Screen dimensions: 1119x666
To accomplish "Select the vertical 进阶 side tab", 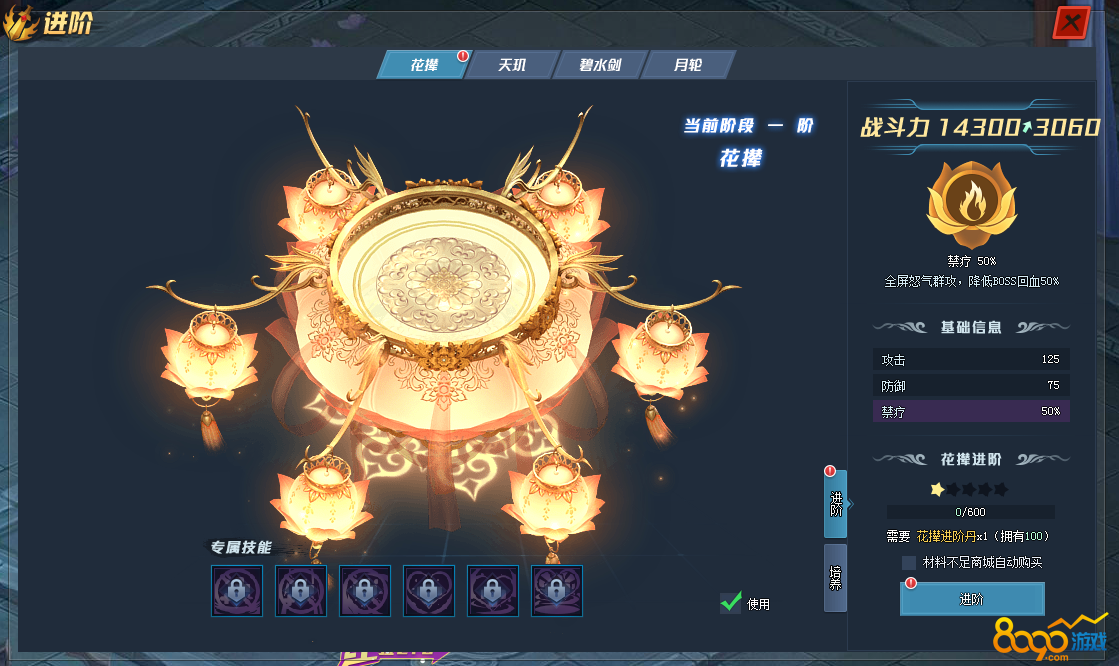I will pos(835,504).
